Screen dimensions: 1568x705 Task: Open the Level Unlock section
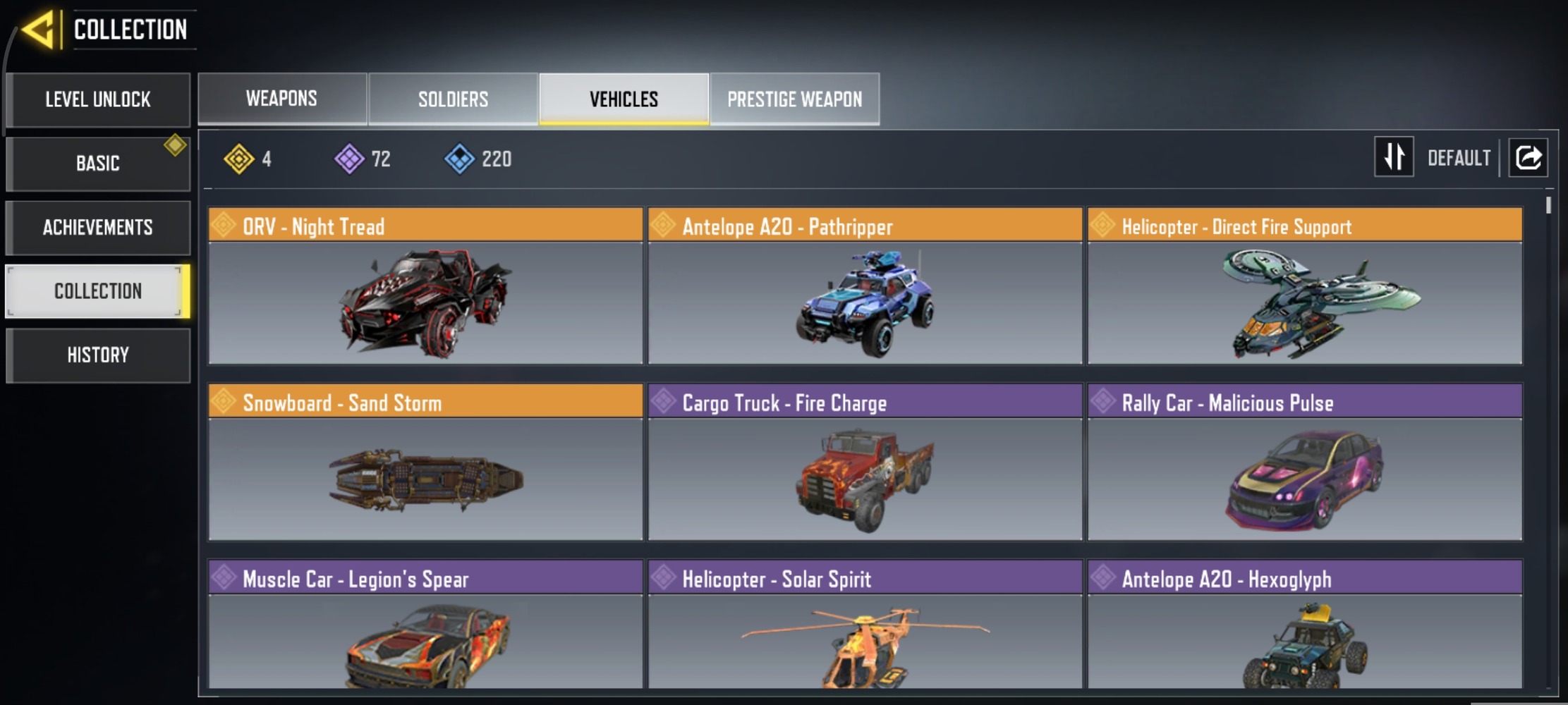98,99
